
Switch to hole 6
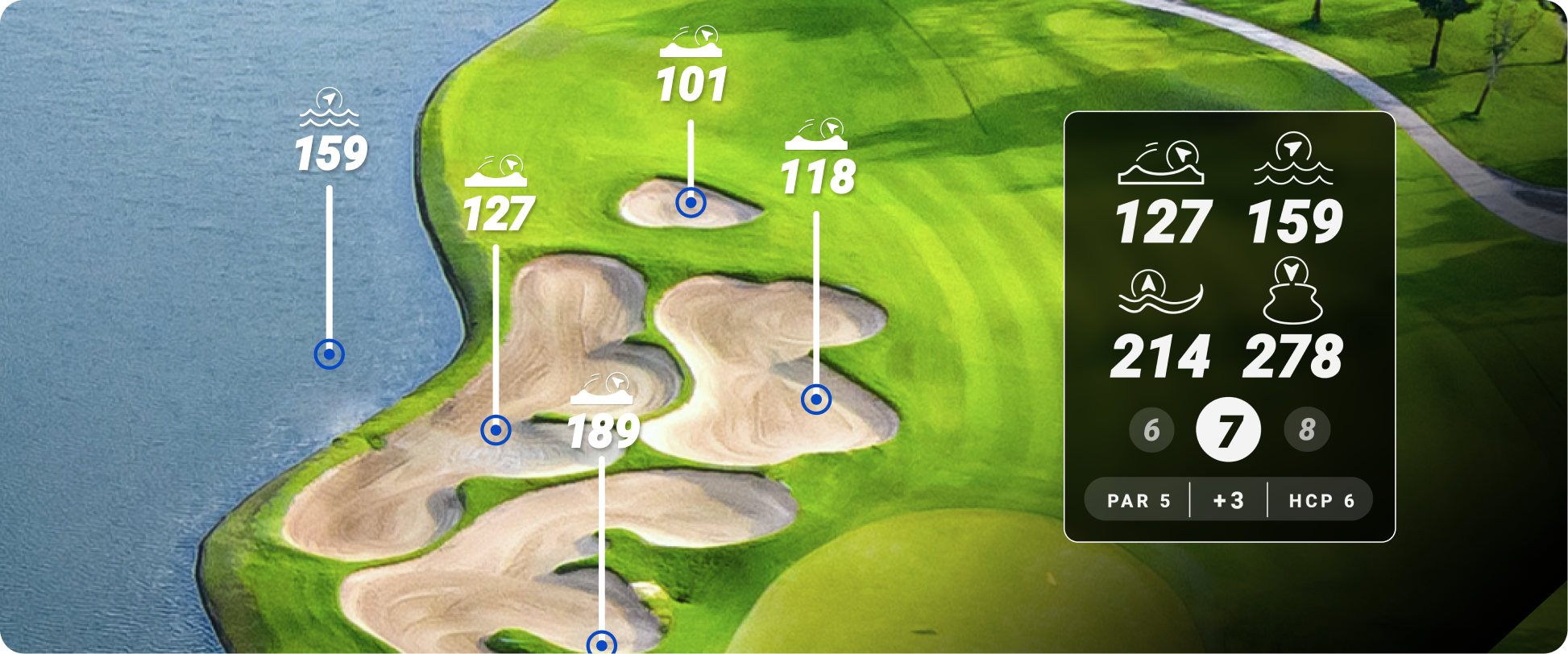[x=1151, y=431]
